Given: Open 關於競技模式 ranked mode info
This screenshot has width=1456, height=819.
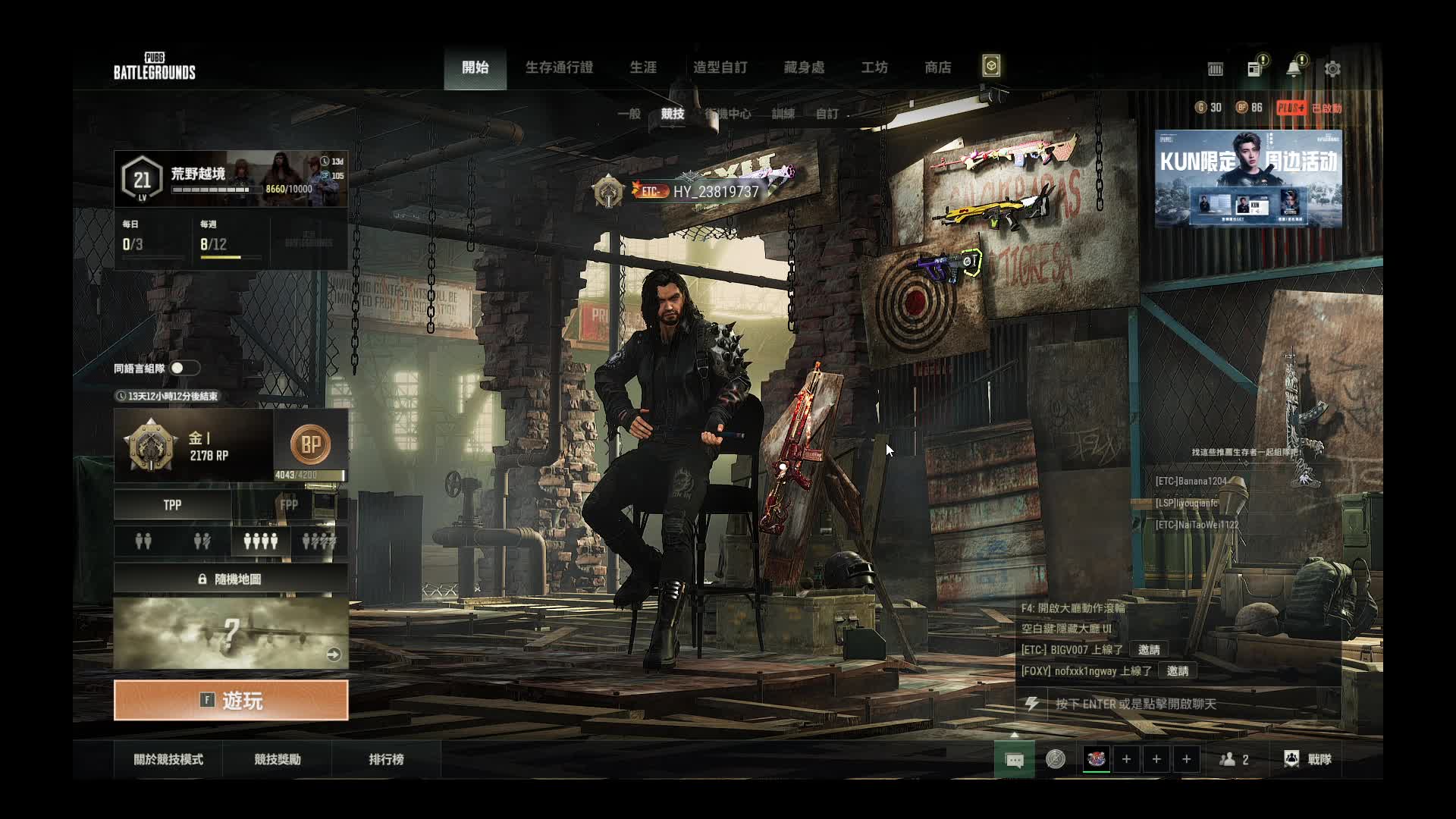Looking at the screenshot, I should pos(168,759).
